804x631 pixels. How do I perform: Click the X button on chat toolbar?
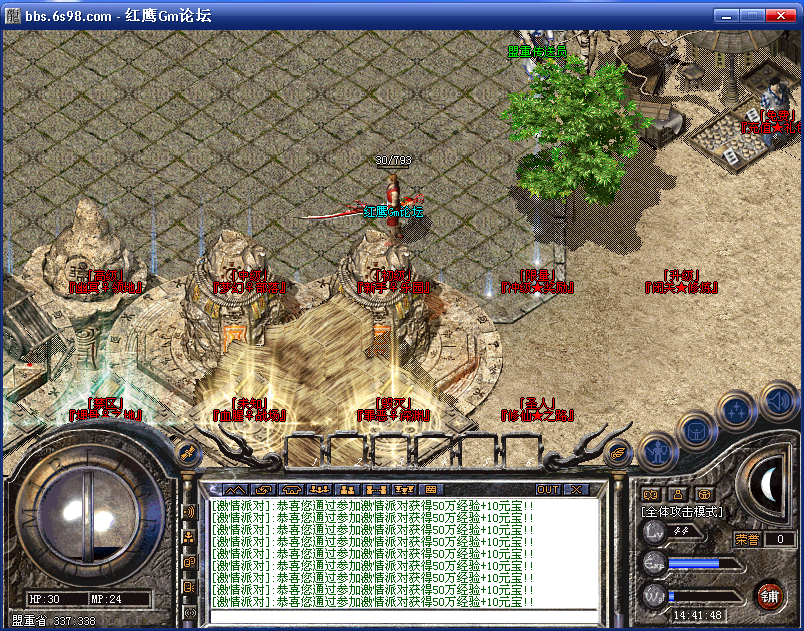point(576,490)
